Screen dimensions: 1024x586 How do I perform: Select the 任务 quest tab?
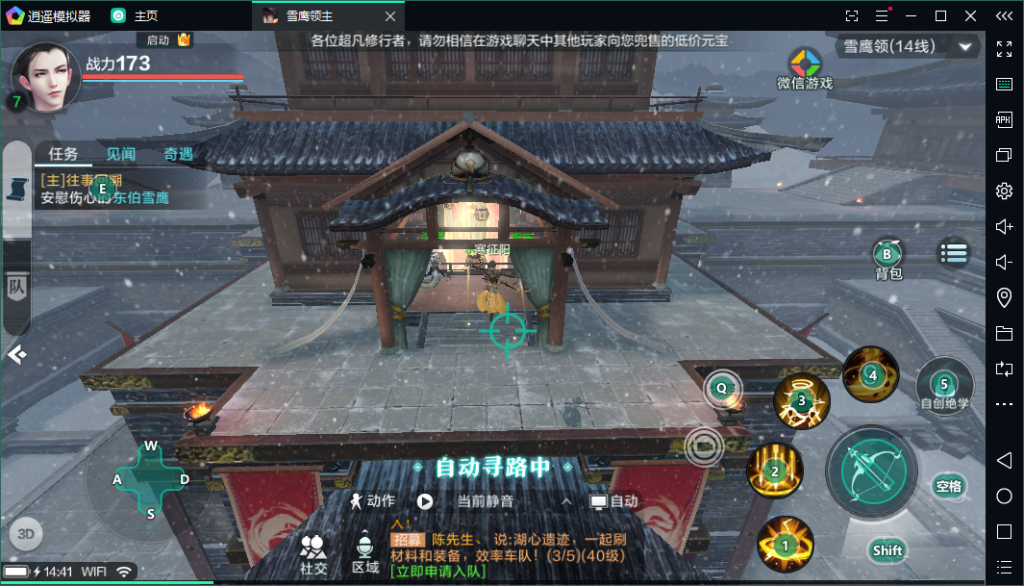(x=63, y=154)
